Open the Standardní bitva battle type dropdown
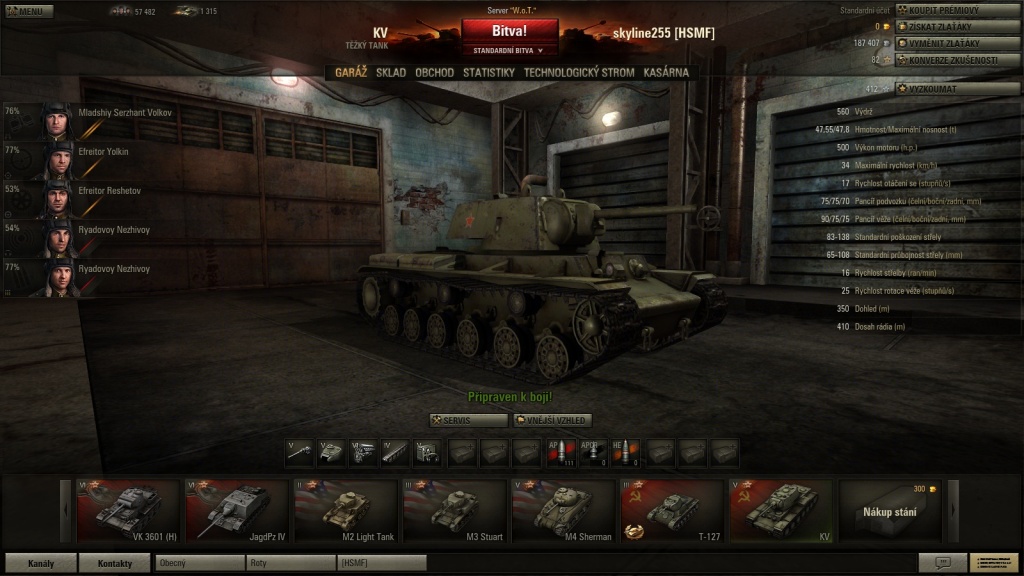Image resolution: width=1024 pixels, height=576 pixels. click(x=509, y=49)
